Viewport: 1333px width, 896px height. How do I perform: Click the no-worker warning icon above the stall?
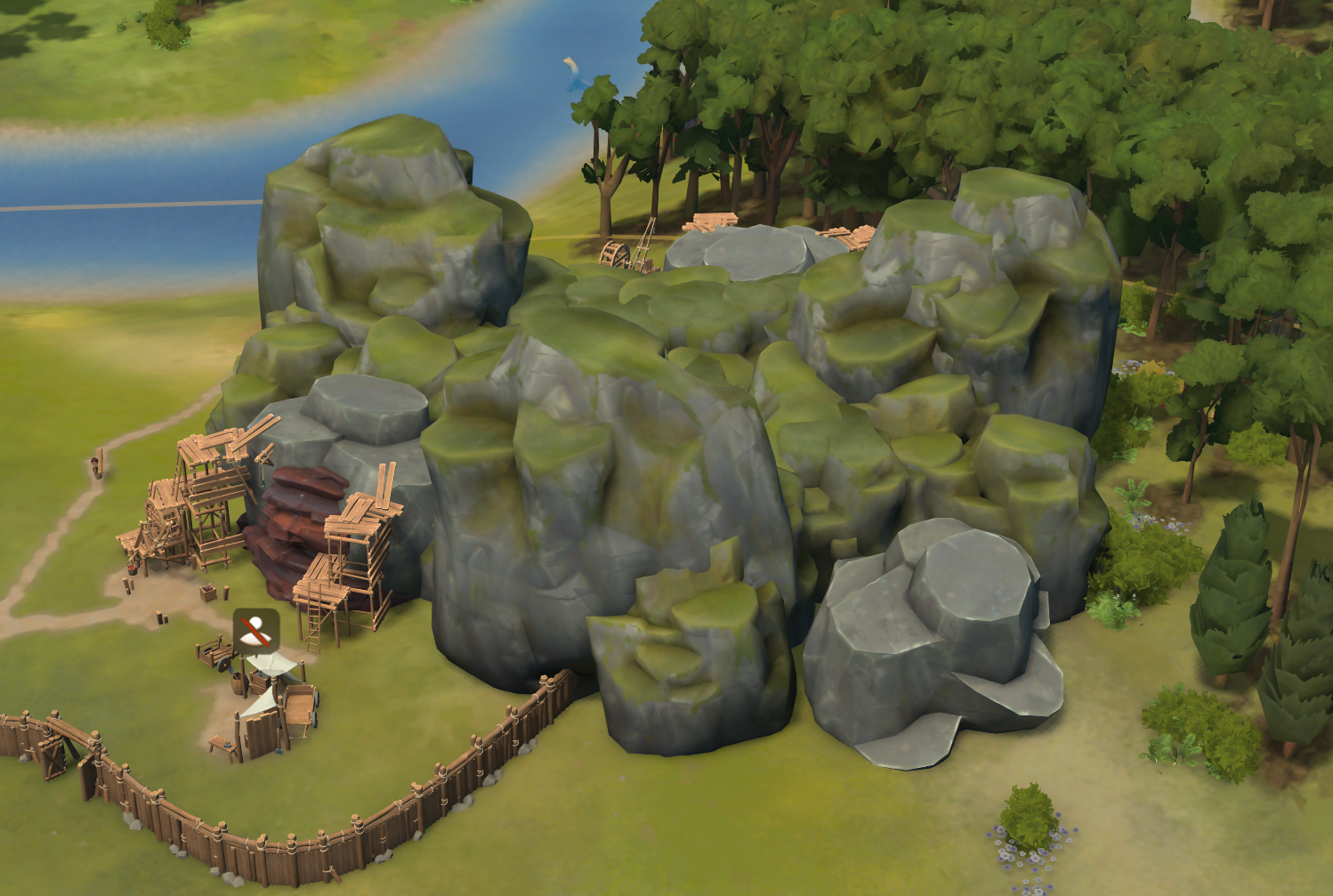256,631
